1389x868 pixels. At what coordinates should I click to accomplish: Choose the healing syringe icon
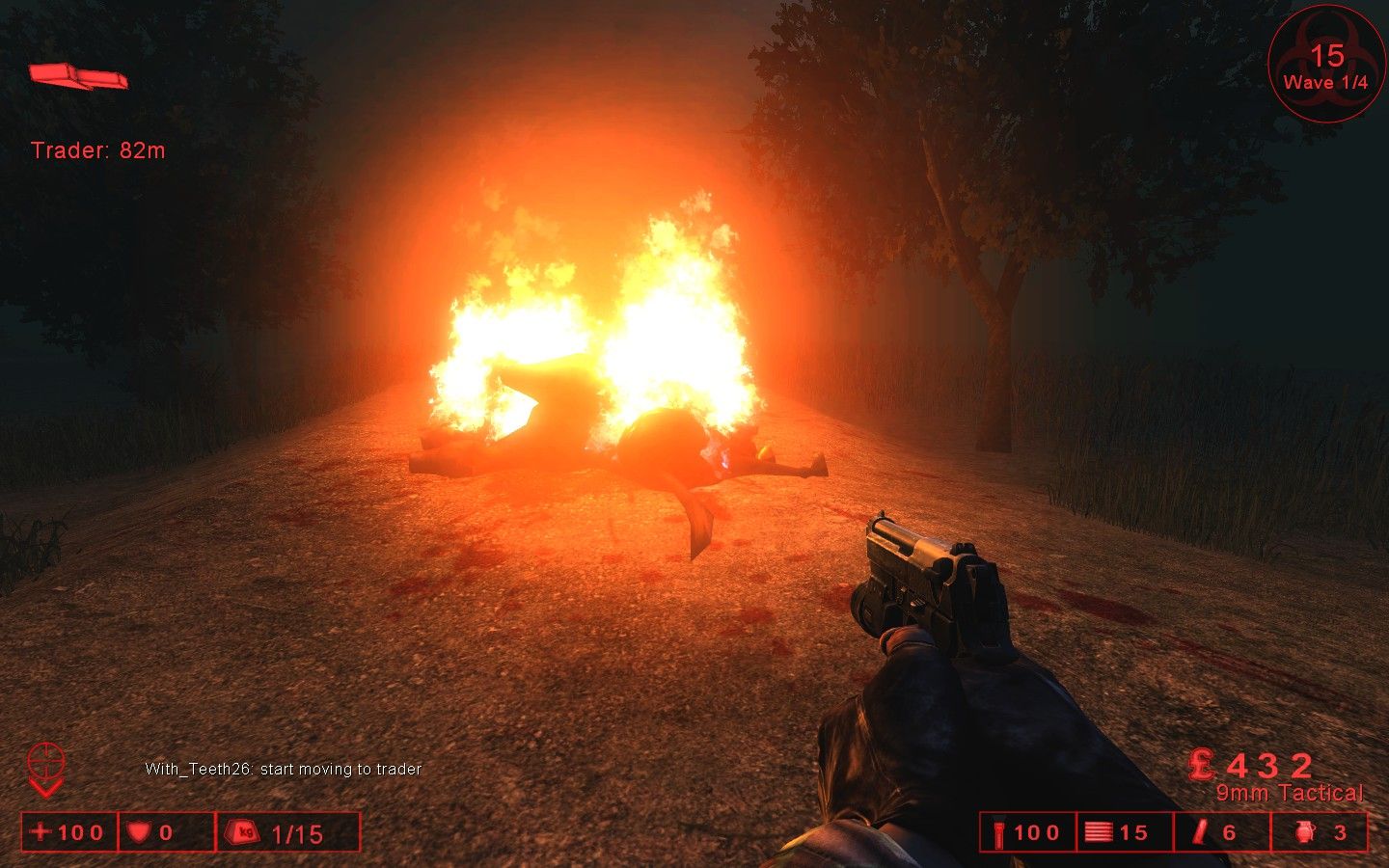[x=1201, y=831]
